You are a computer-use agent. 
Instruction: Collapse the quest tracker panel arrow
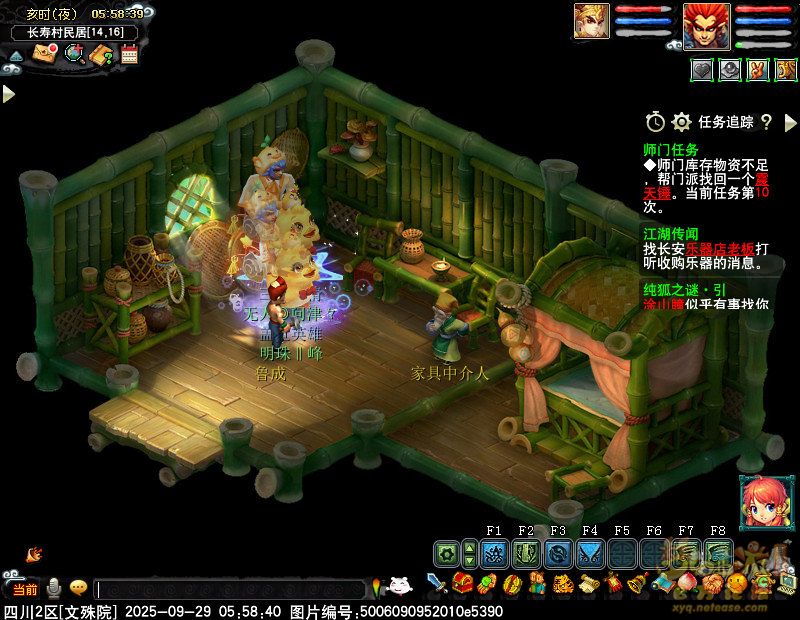pyautogui.click(x=789, y=122)
